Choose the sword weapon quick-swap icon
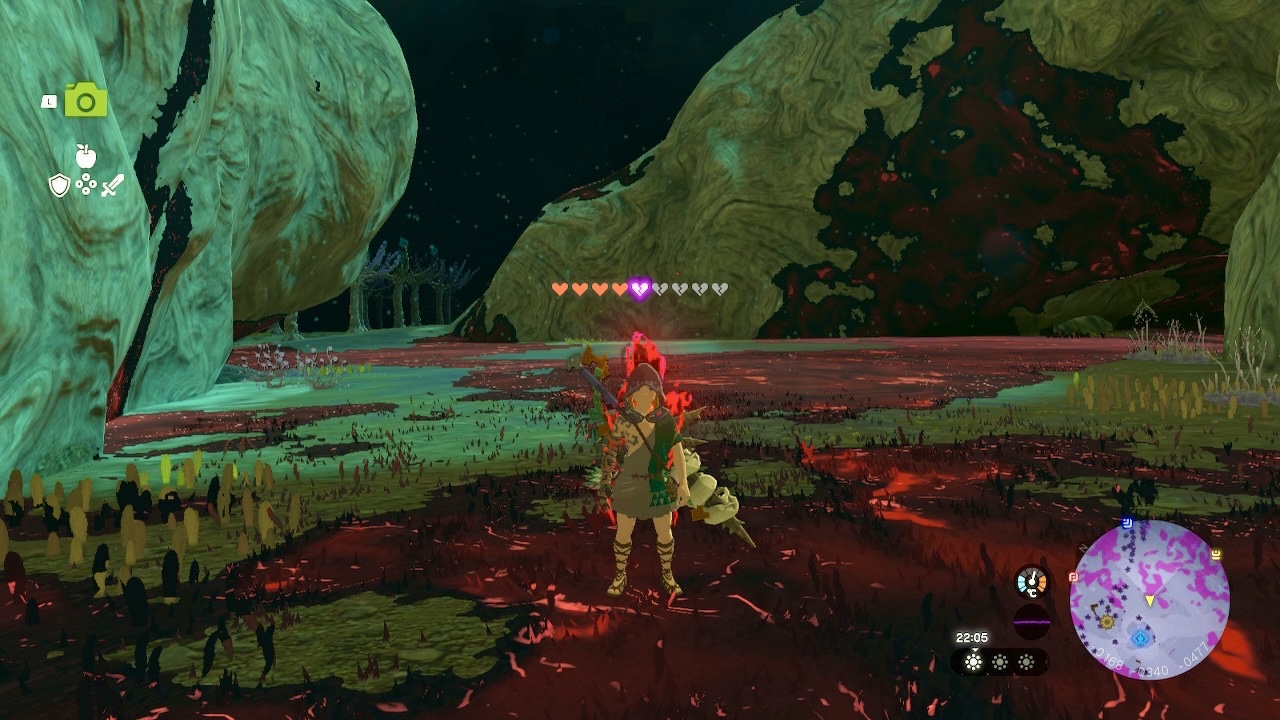Image resolution: width=1280 pixels, height=720 pixels. pos(112,185)
